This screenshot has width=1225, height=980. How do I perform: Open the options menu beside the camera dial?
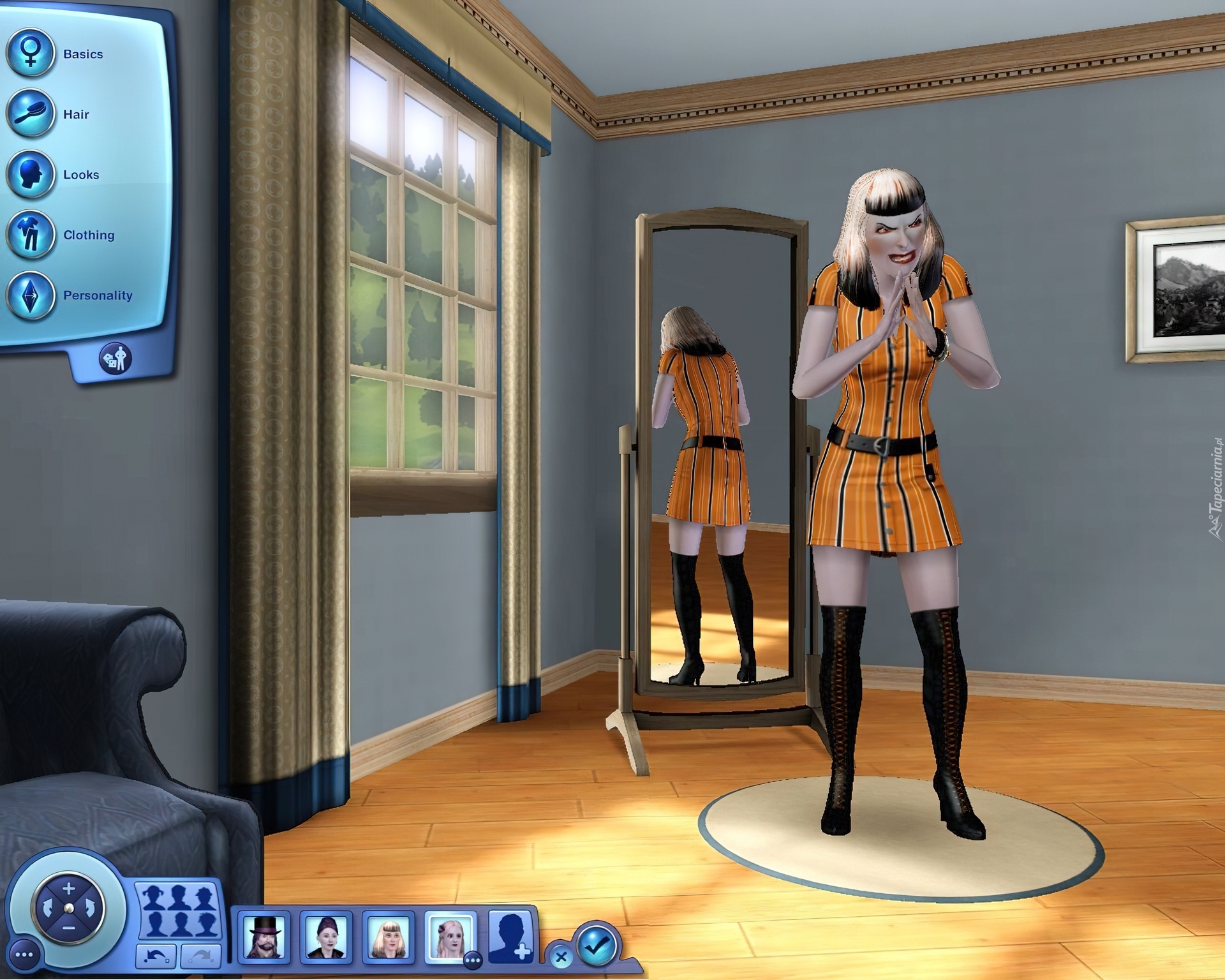click(24, 955)
